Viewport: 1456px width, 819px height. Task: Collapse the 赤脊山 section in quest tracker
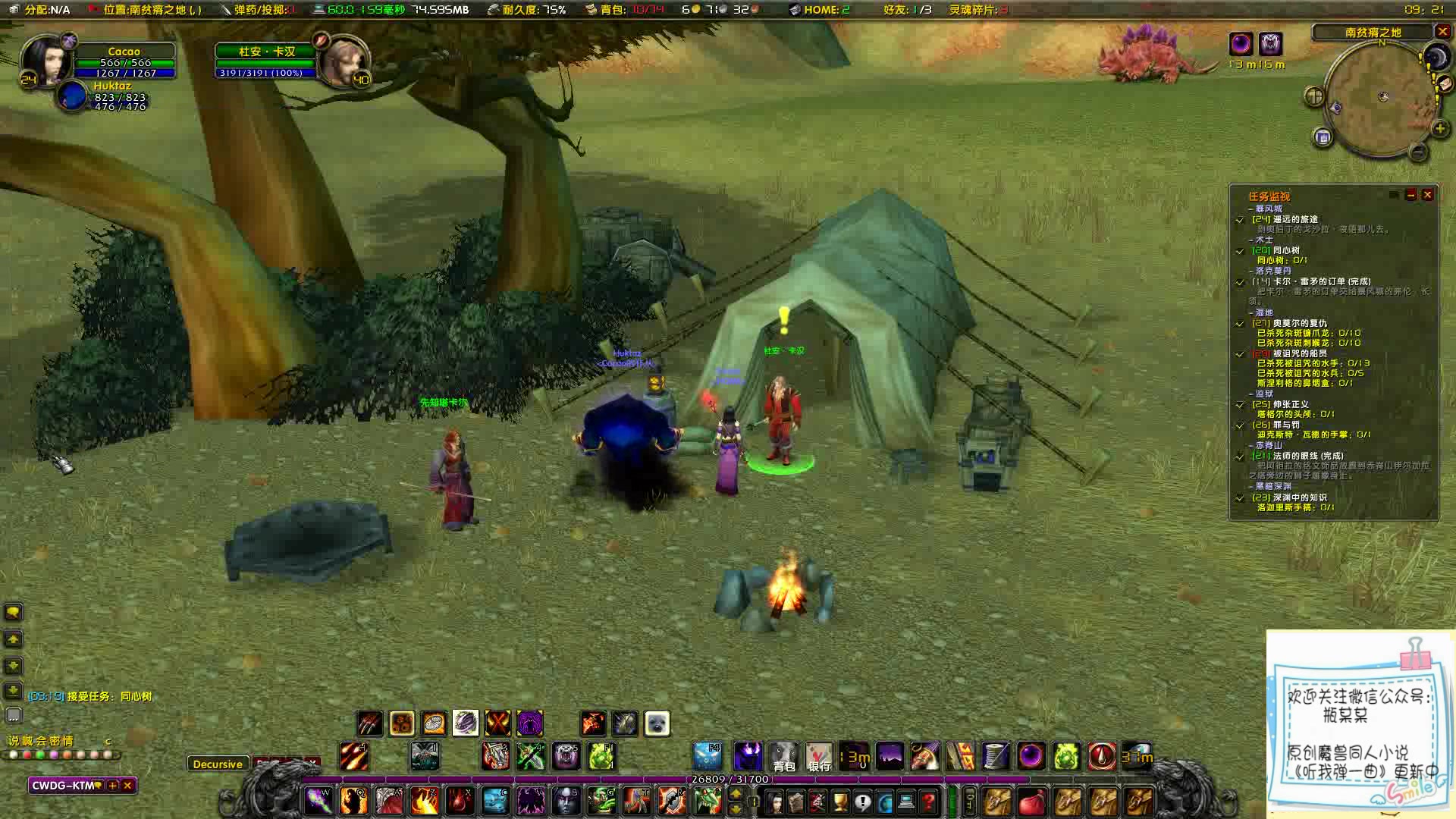1251,447
